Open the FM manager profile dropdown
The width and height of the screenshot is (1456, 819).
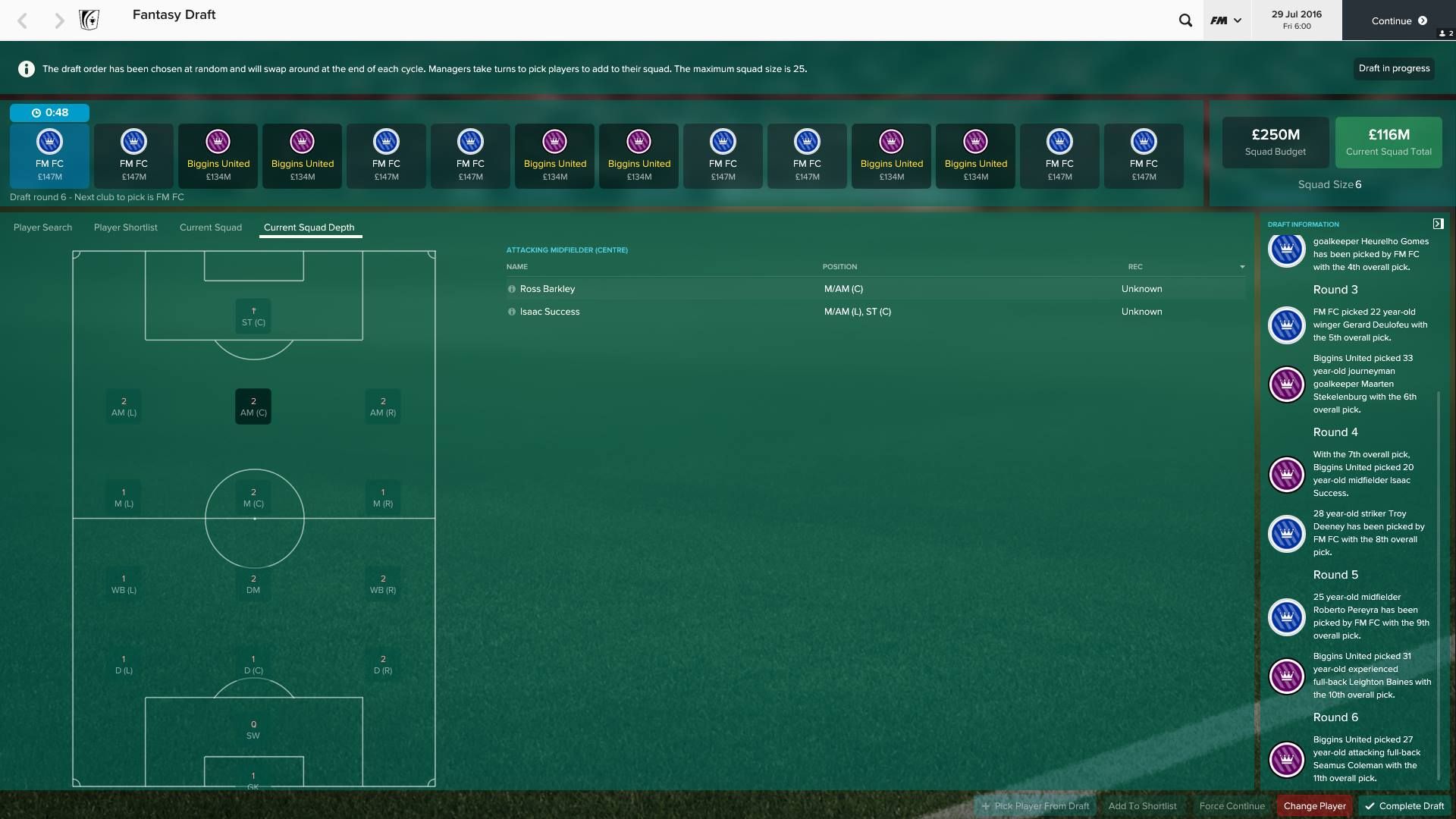[x=1225, y=20]
